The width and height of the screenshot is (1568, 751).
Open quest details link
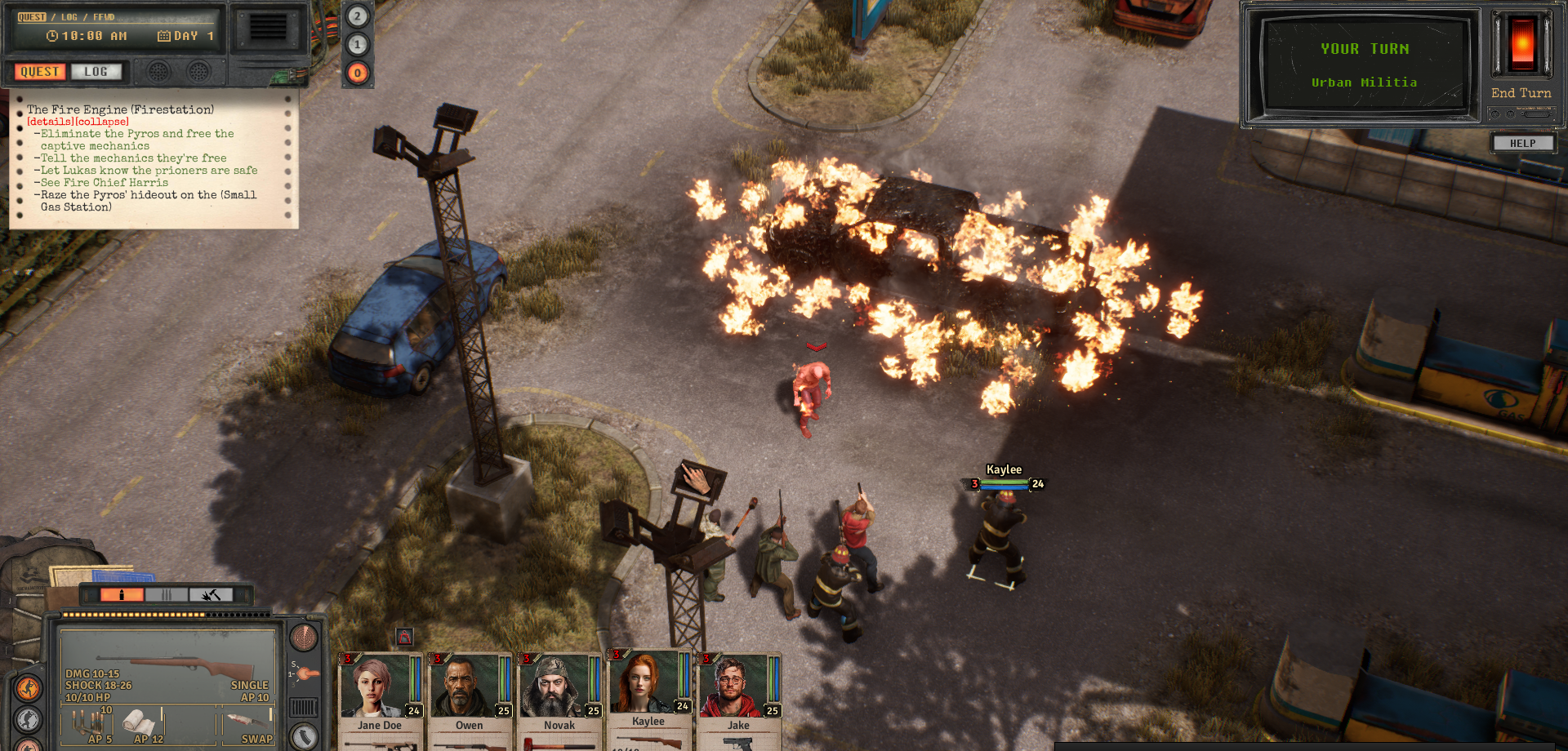tap(50, 122)
